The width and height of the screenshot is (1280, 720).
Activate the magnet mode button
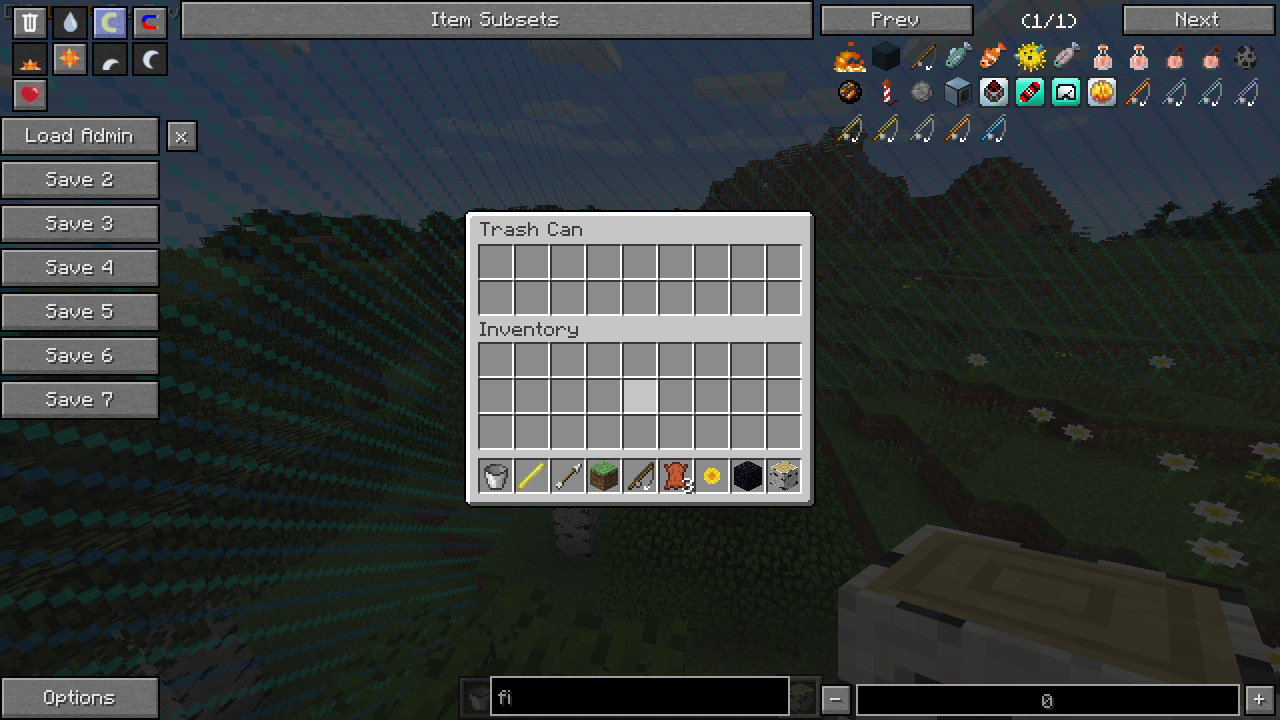click(x=149, y=23)
